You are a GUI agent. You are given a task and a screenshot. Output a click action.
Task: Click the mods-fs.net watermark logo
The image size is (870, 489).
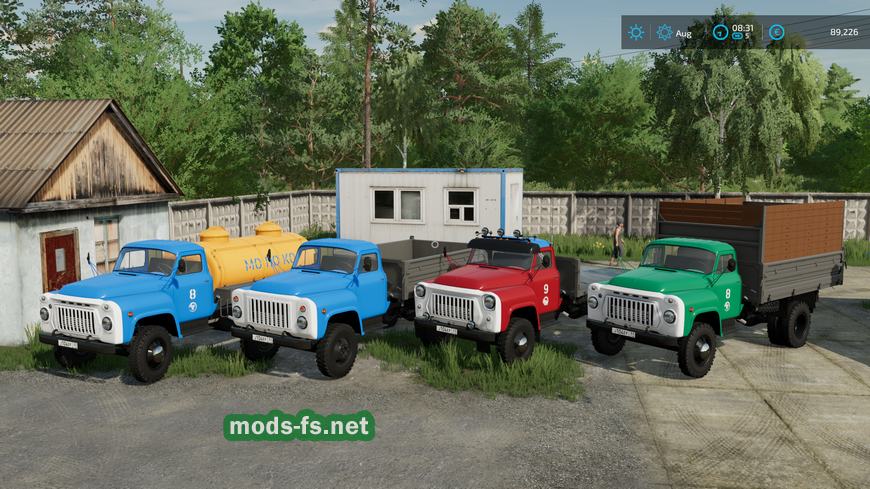pyautogui.click(x=299, y=426)
